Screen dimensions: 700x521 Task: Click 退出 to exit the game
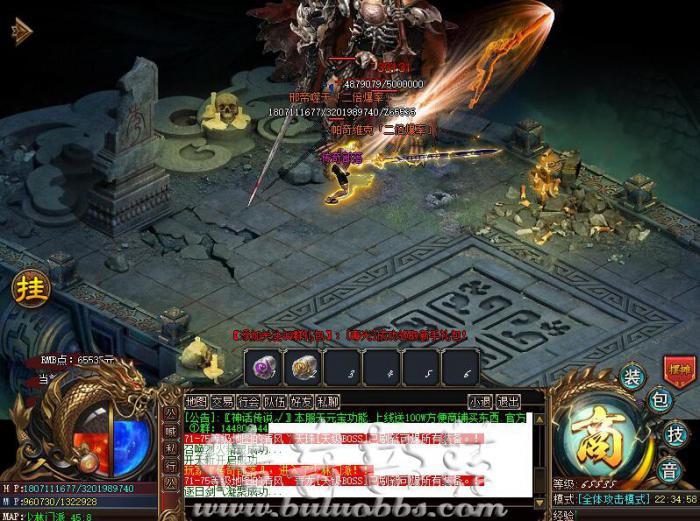[x=508, y=402]
